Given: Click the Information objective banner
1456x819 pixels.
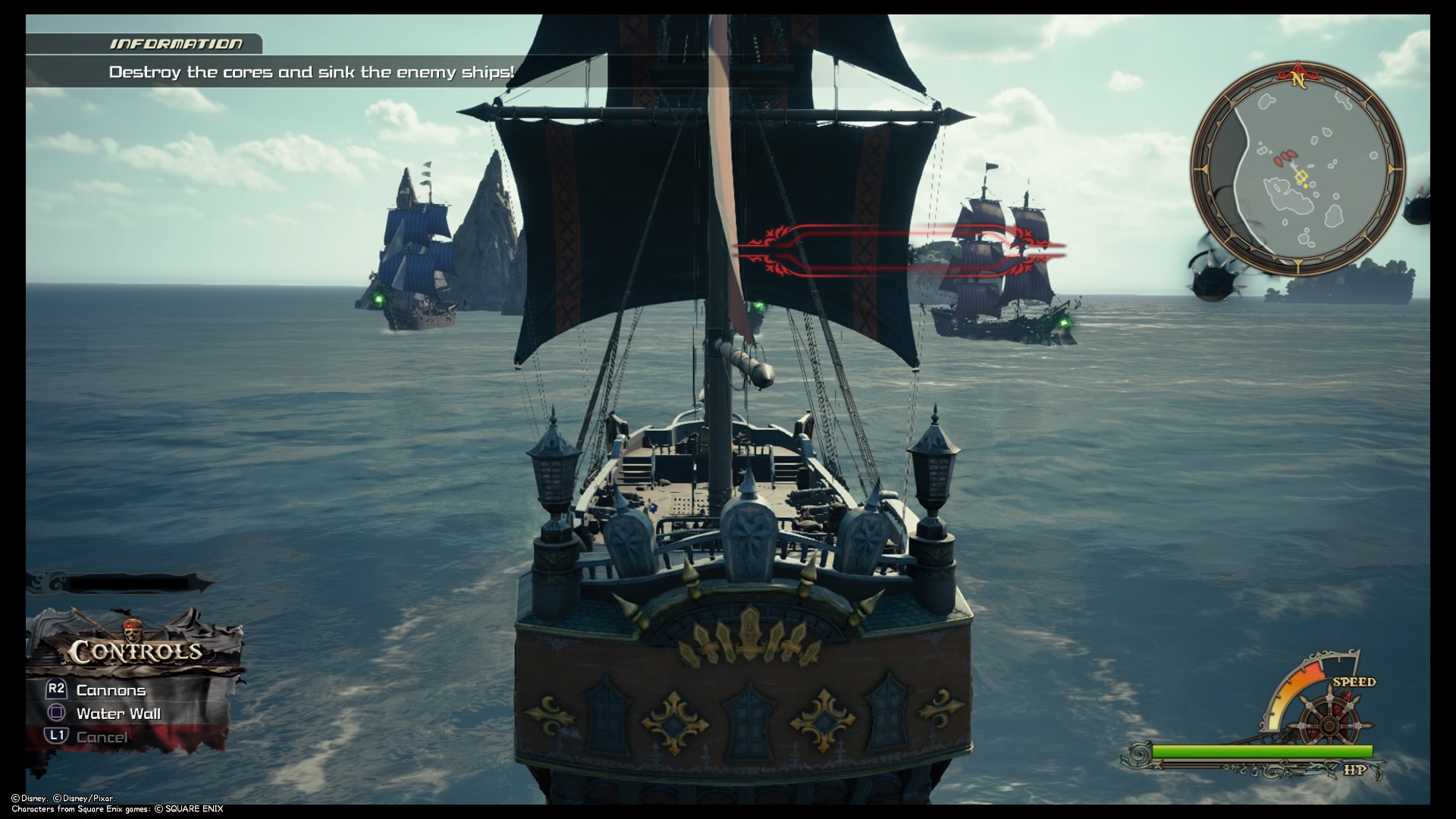Looking at the screenshot, I should [x=311, y=72].
